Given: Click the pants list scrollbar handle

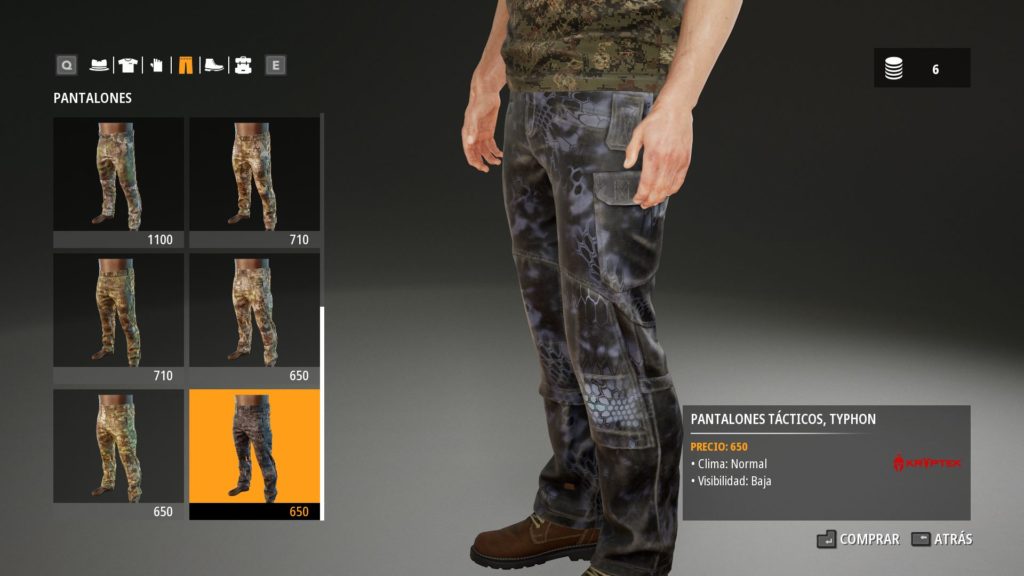Looking at the screenshot, I should pyautogui.click(x=322, y=412).
